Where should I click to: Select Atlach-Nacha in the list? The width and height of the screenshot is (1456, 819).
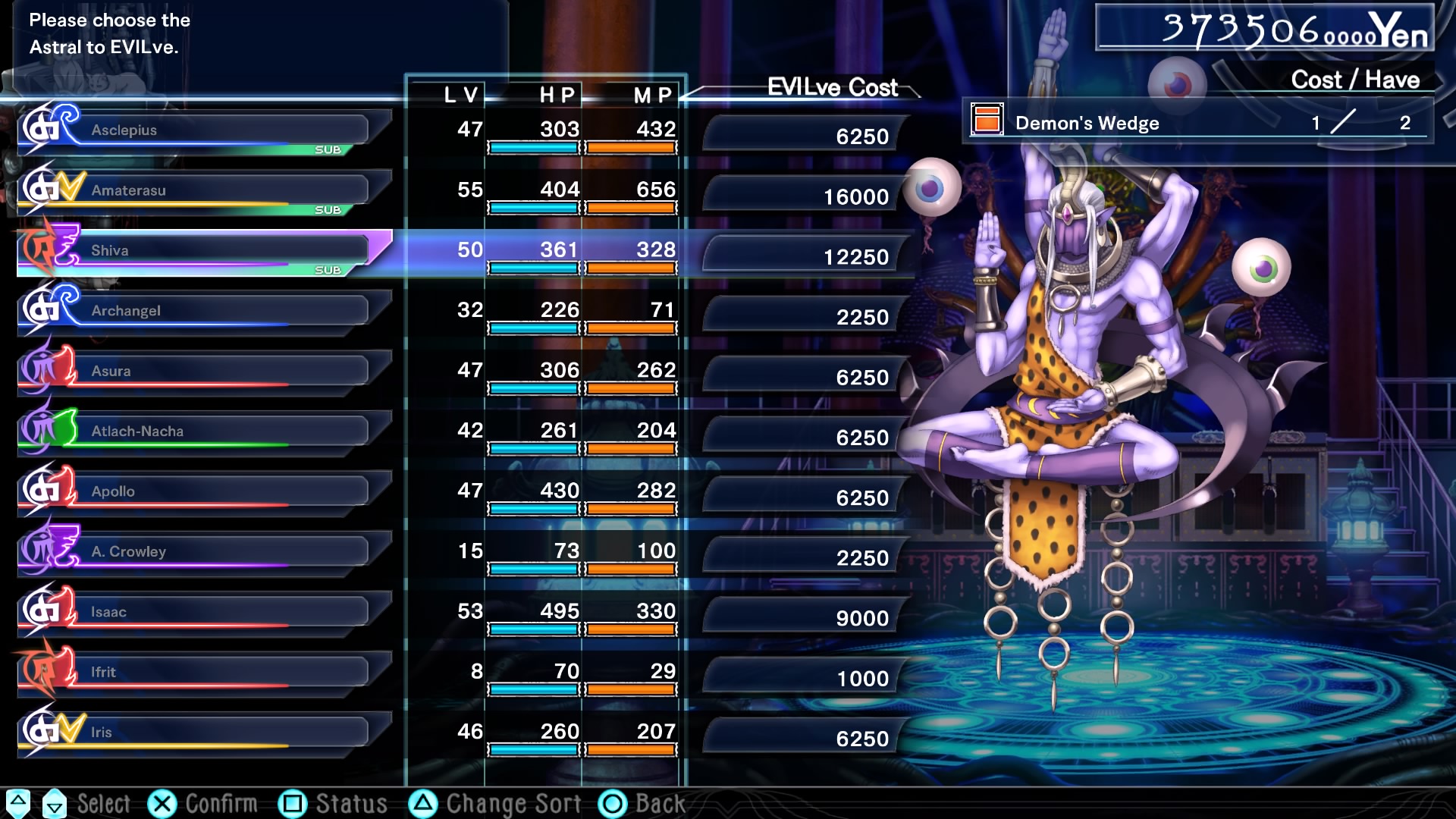(x=205, y=431)
